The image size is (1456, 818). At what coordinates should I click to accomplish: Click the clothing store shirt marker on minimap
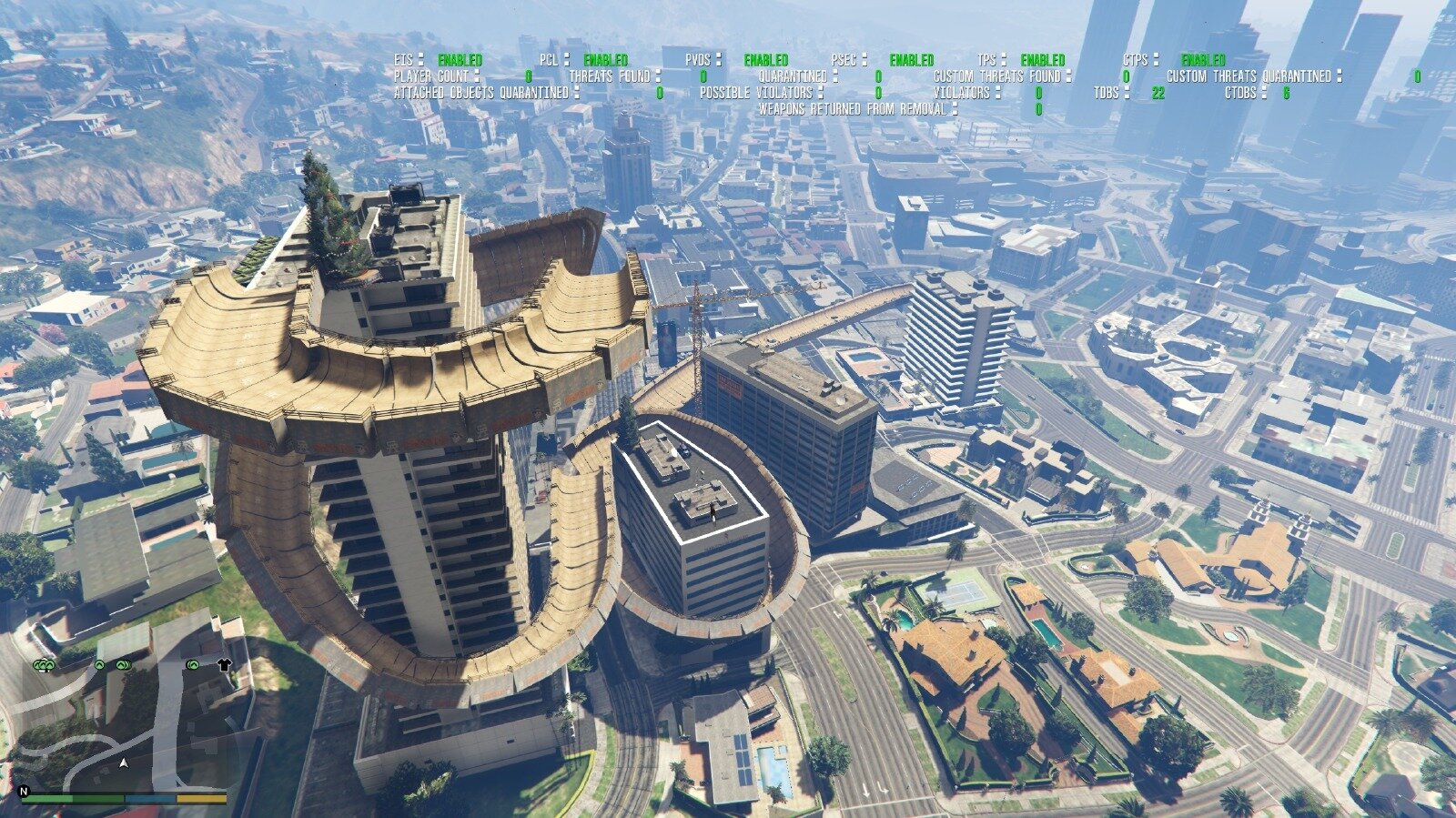pyautogui.click(x=224, y=665)
